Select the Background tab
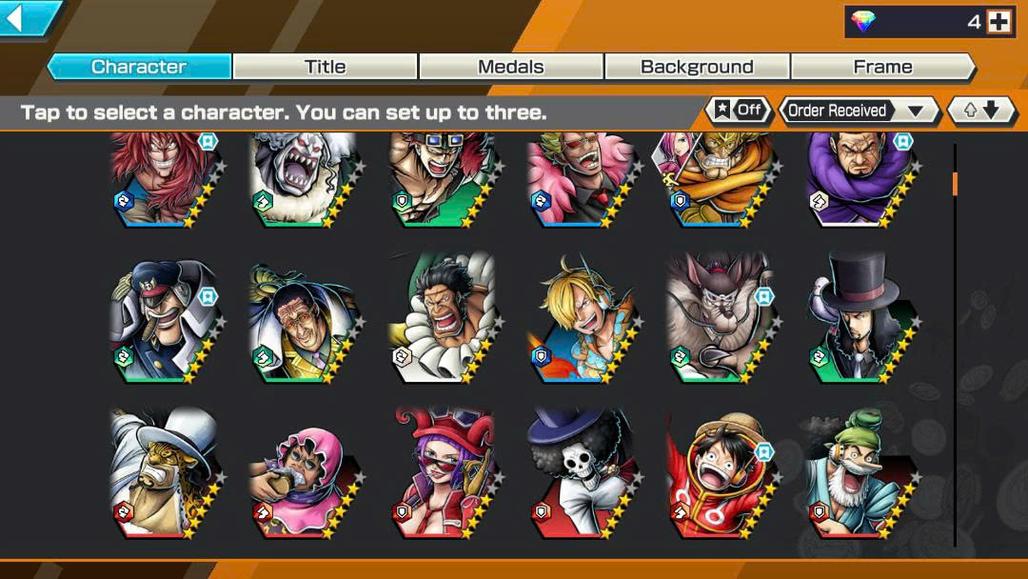The width and height of the screenshot is (1028, 579). point(697,67)
